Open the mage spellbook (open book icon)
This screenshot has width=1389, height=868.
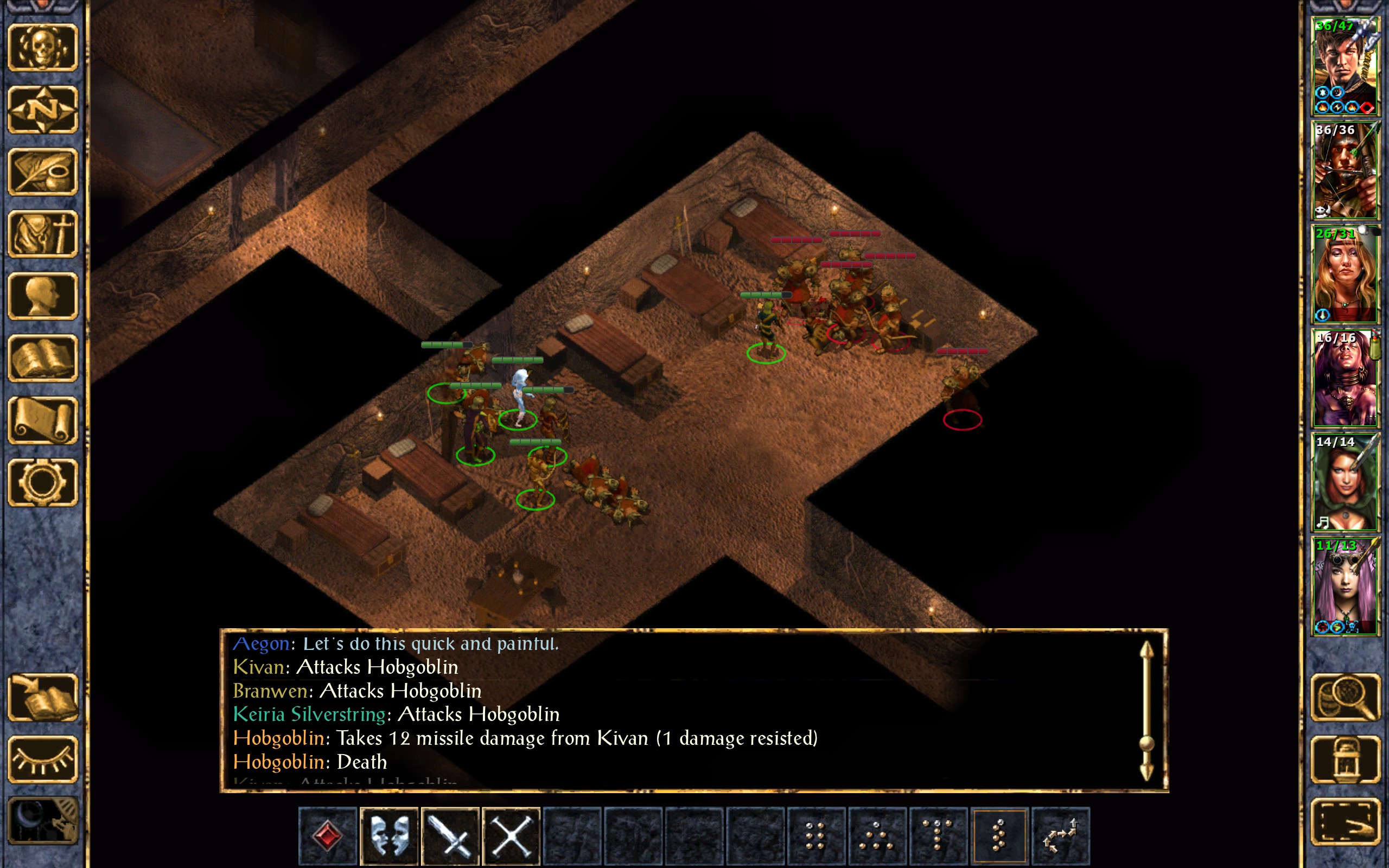[42, 358]
